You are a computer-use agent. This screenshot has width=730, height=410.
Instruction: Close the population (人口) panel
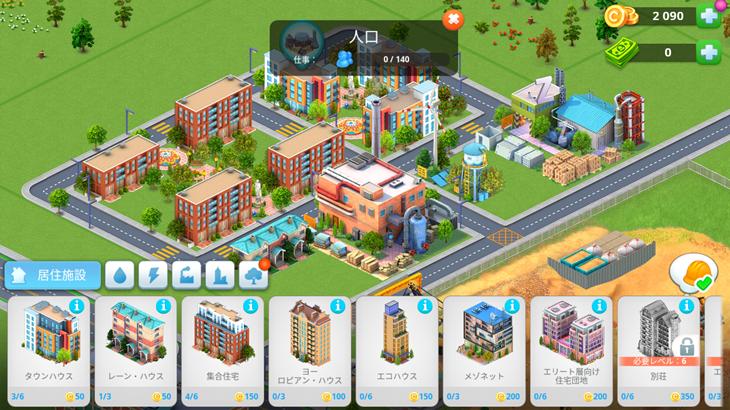tap(452, 19)
